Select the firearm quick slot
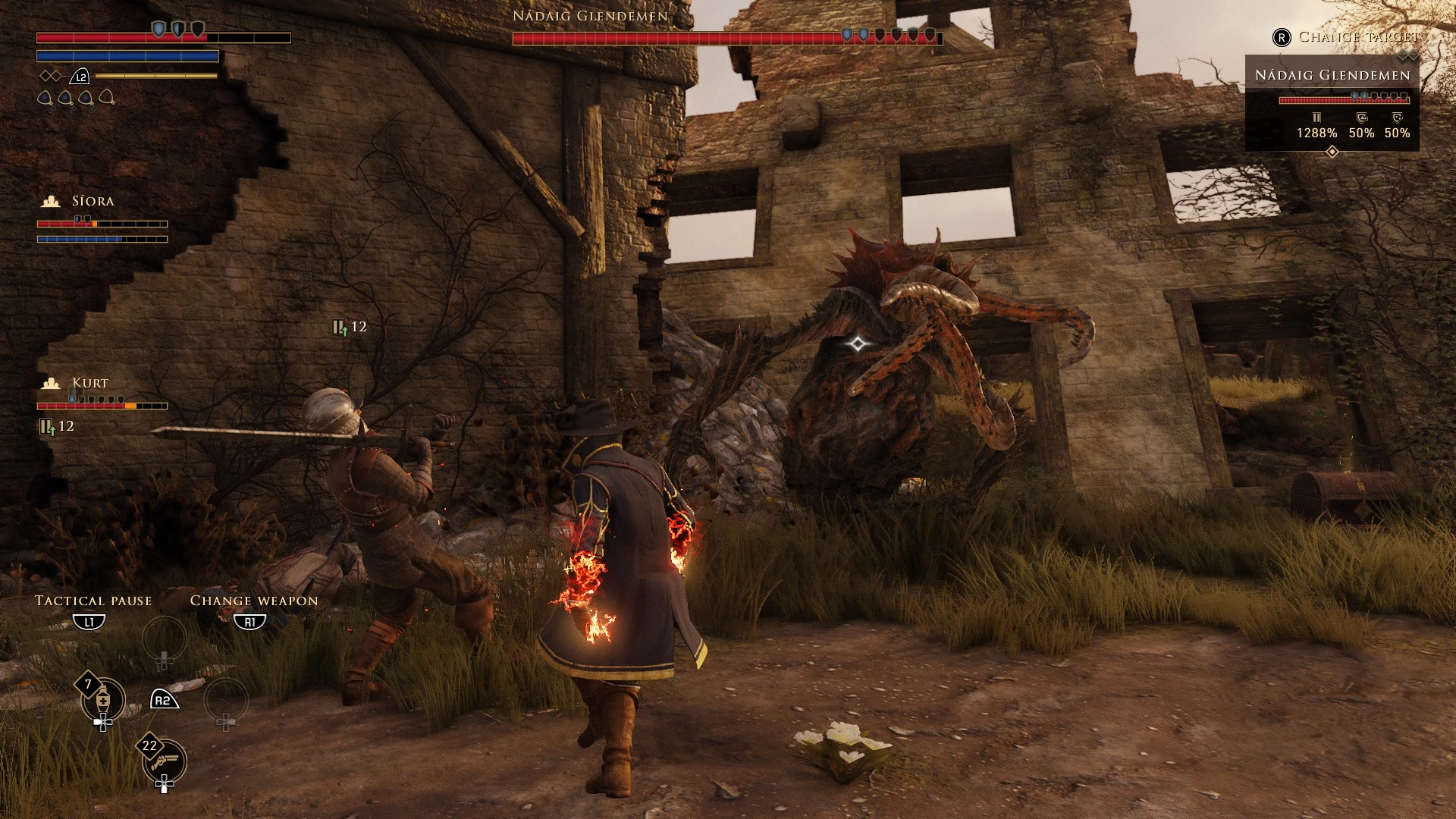This screenshot has height=819, width=1456. pyautogui.click(x=165, y=761)
